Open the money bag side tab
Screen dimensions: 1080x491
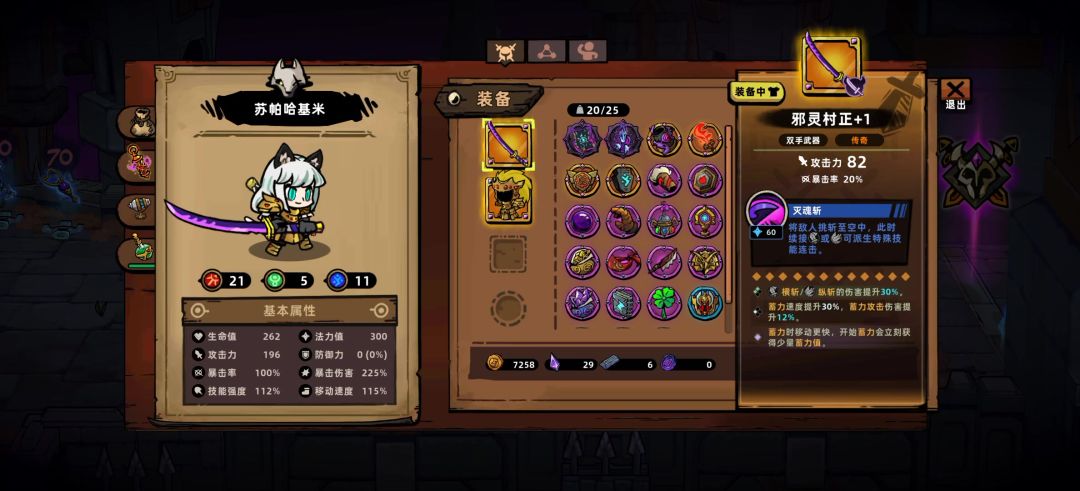coord(141,122)
